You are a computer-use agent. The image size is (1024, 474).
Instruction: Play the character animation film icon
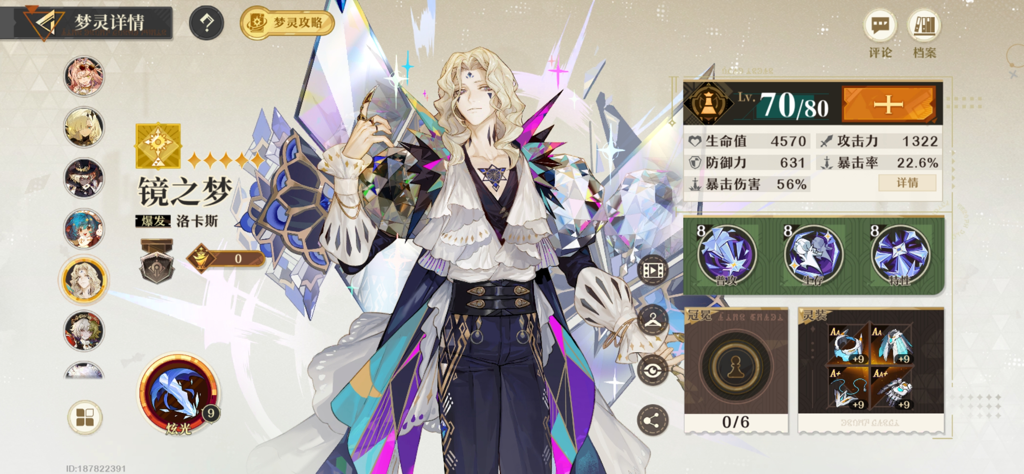[653, 269]
